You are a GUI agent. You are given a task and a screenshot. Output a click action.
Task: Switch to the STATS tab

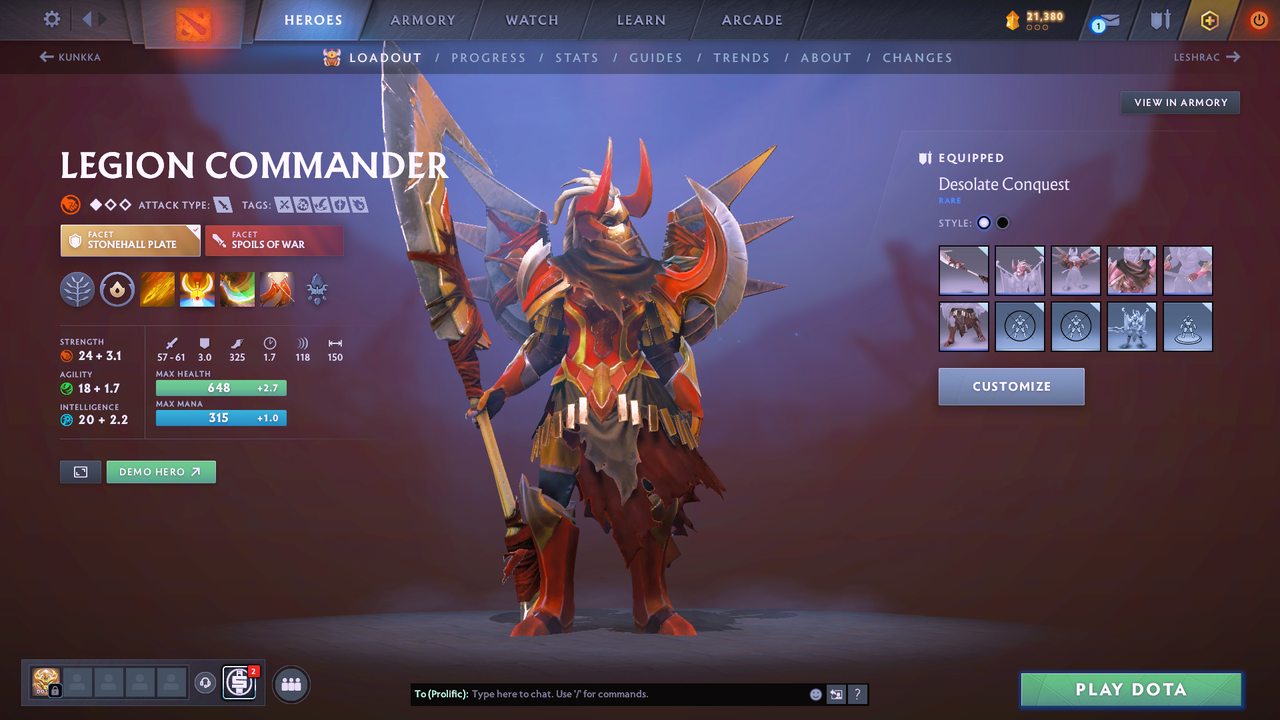click(577, 58)
